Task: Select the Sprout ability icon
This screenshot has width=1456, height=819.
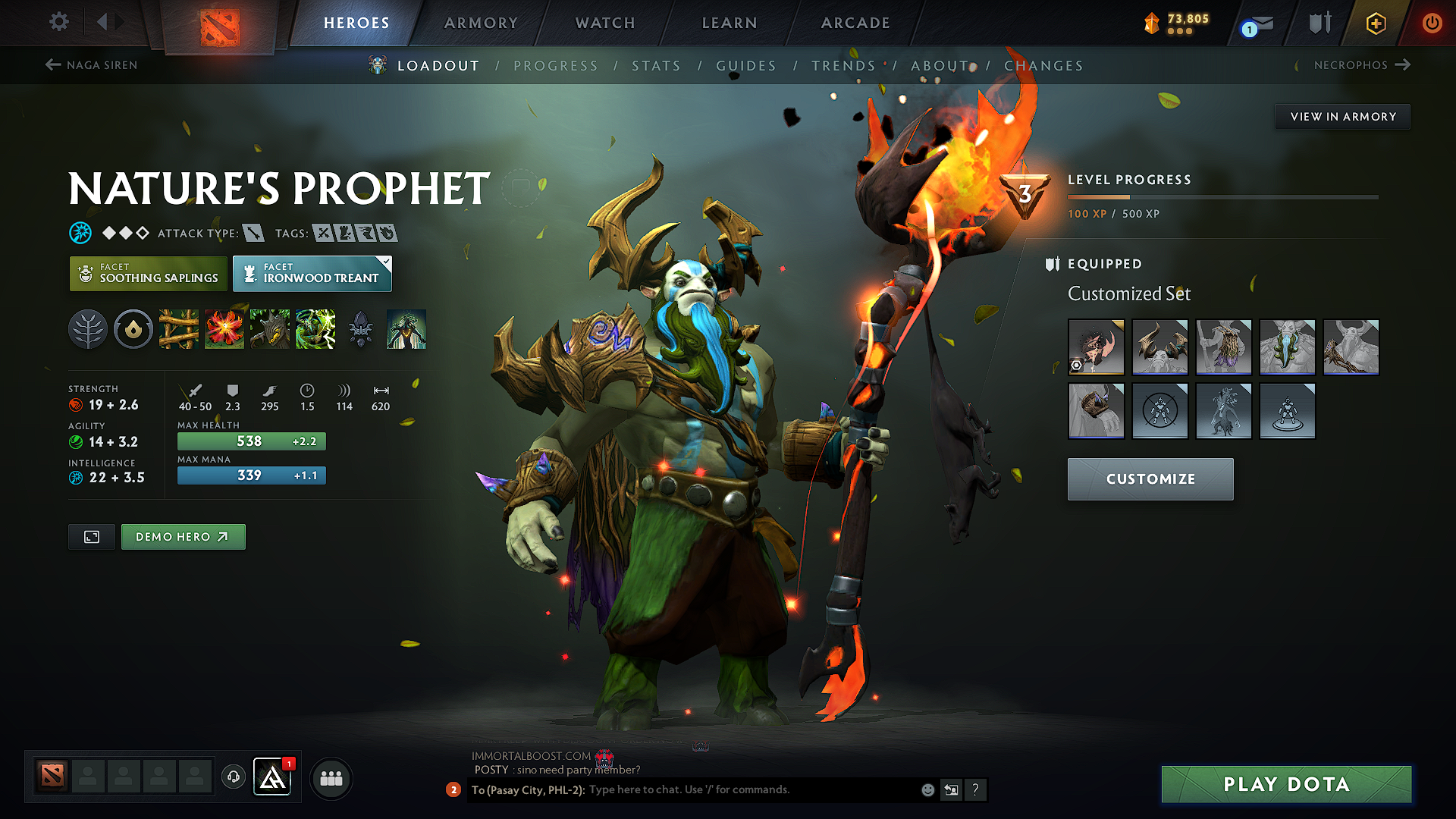Action: coord(178,329)
